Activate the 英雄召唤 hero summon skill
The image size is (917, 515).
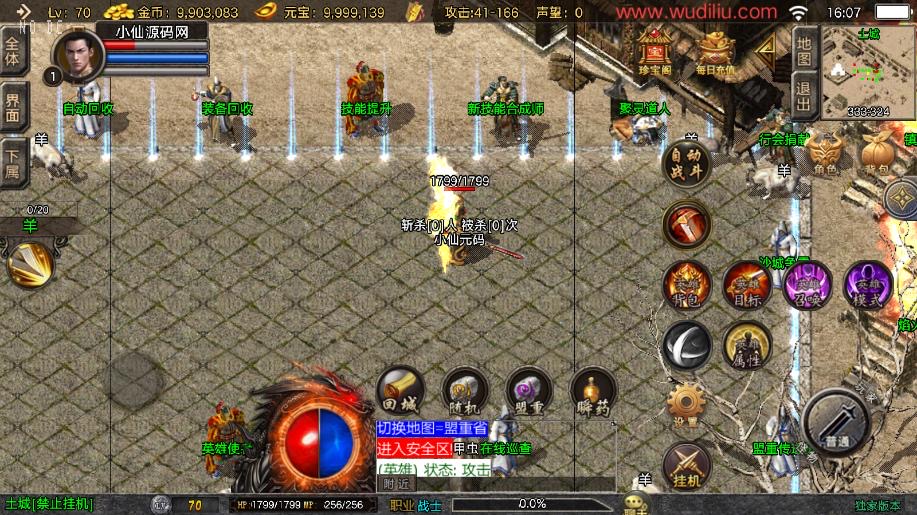[x=807, y=284]
